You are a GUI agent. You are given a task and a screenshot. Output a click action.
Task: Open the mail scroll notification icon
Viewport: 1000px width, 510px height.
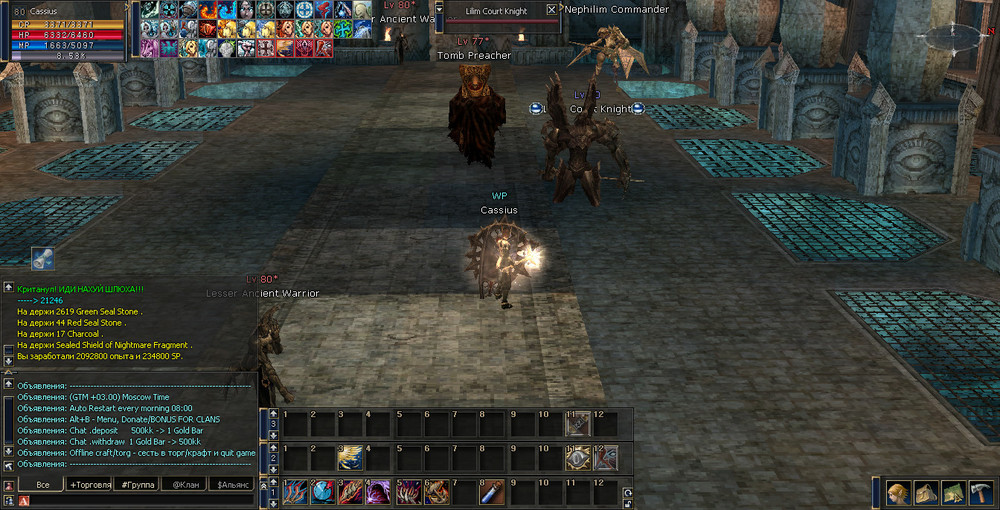point(42,258)
